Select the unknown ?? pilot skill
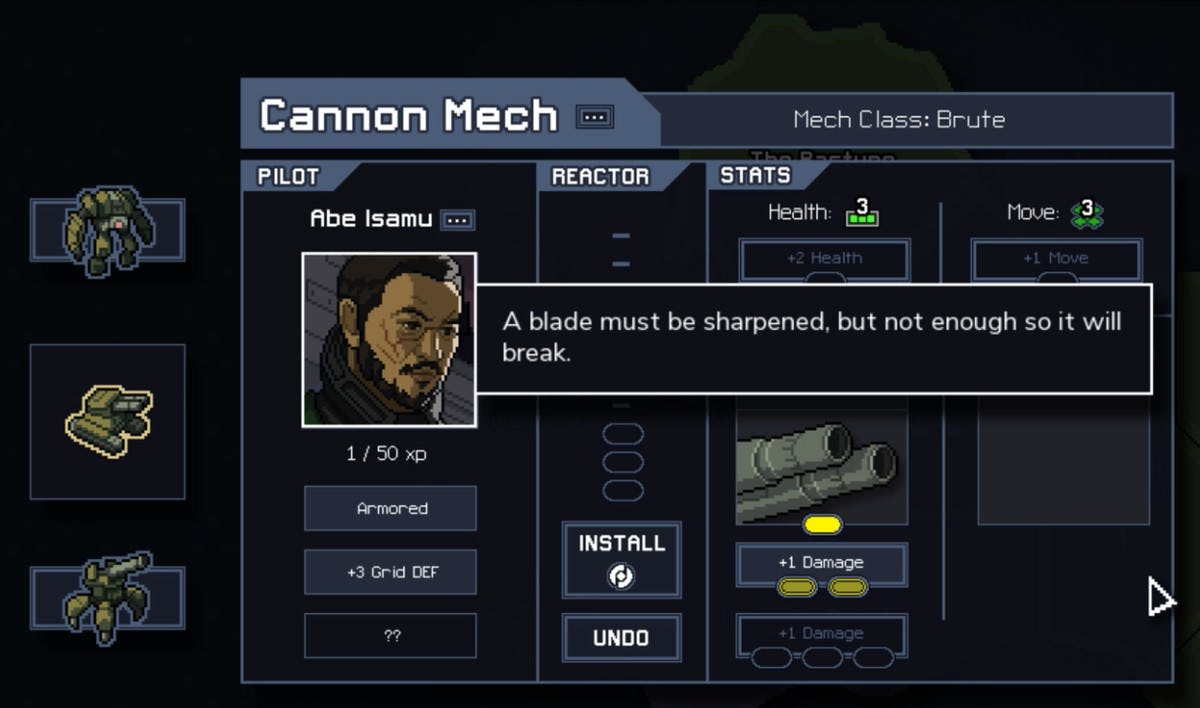 tap(391, 636)
